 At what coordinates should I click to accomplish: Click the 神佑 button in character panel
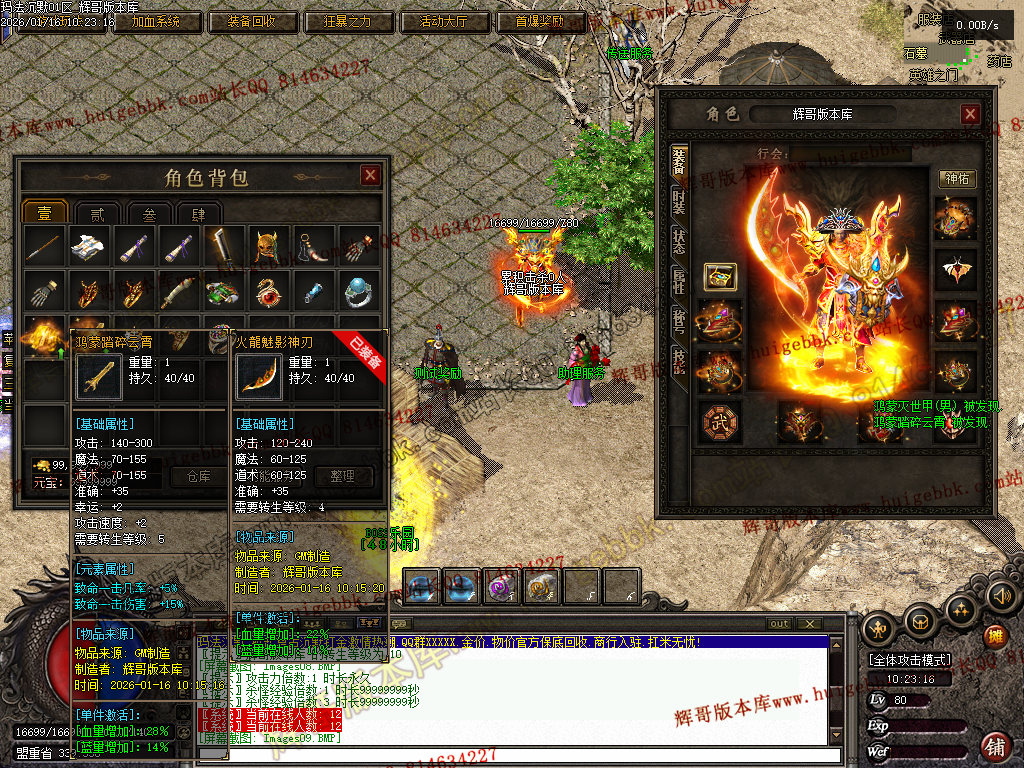coord(957,179)
